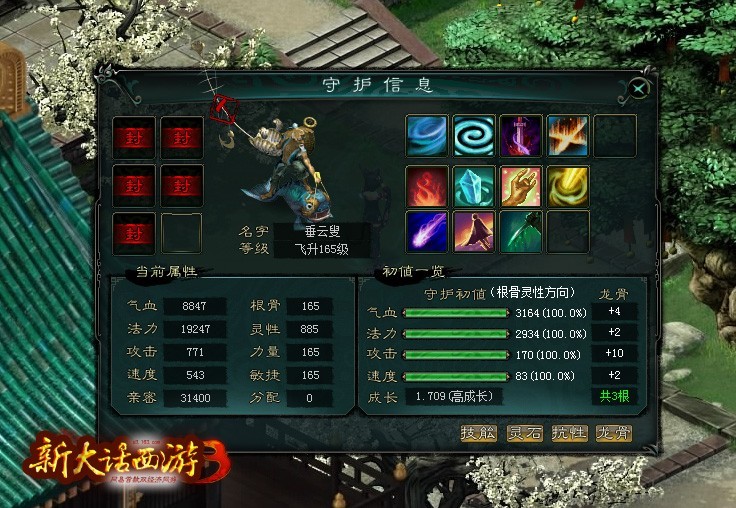
Task: Open the 龙骨 dragon bone panel
Action: pyautogui.click(x=613, y=433)
